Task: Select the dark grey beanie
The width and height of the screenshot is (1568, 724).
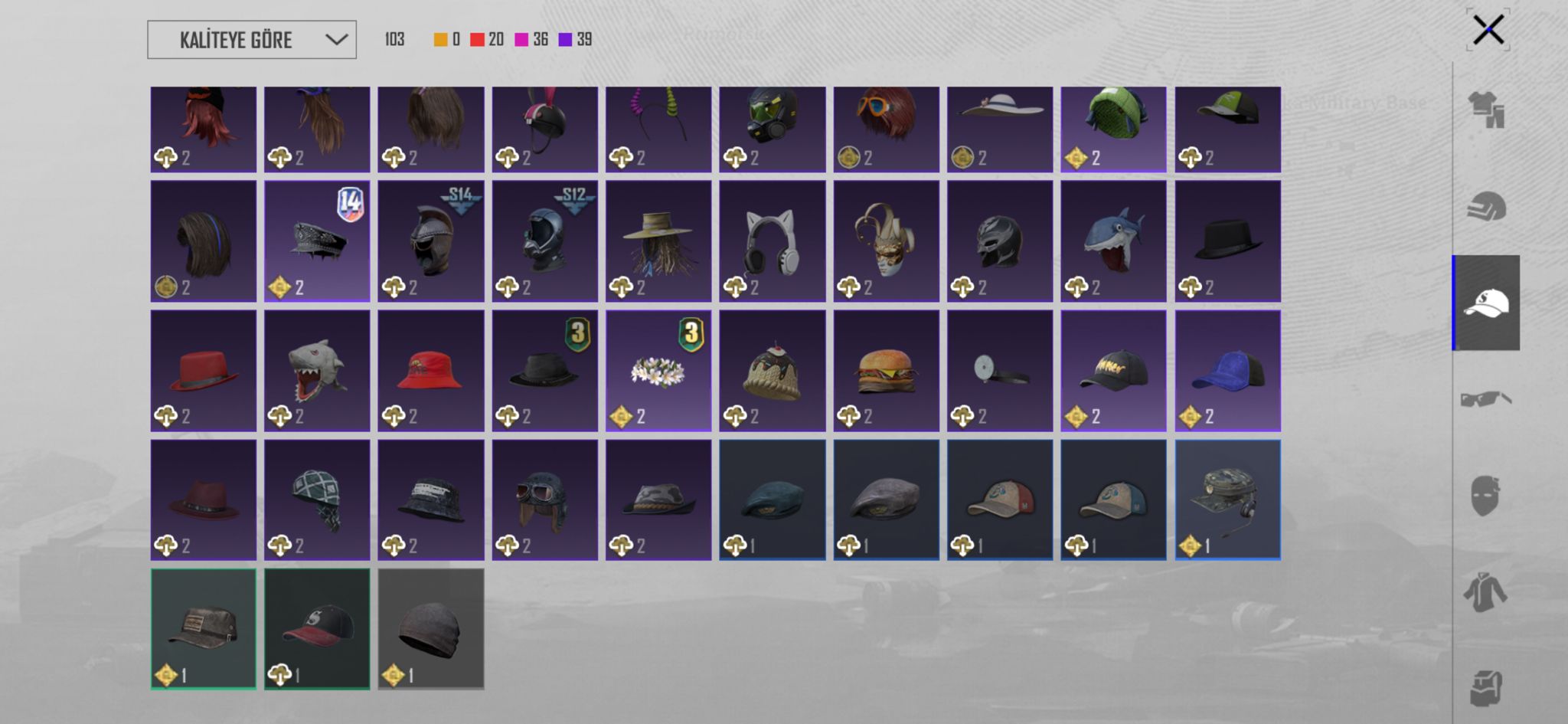Action: click(431, 629)
